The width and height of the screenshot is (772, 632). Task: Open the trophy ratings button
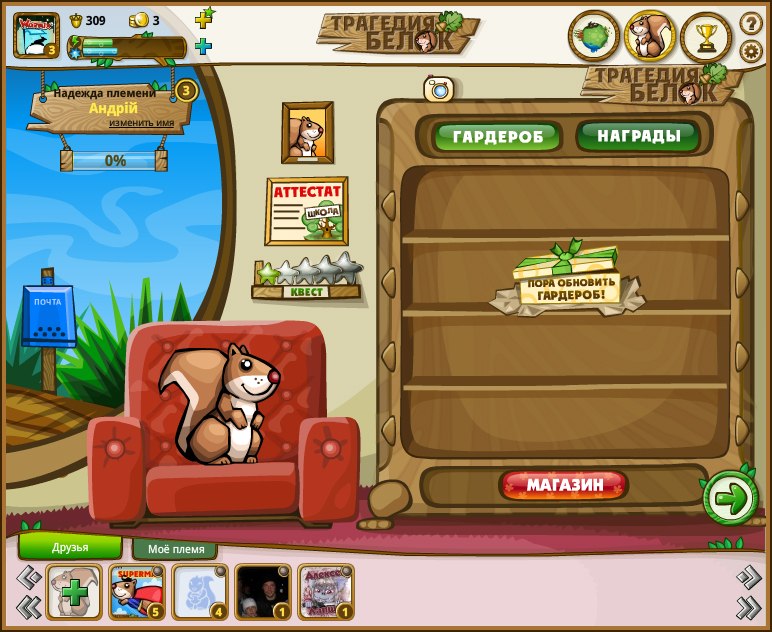pyautogui.click(x=706, y=38)
